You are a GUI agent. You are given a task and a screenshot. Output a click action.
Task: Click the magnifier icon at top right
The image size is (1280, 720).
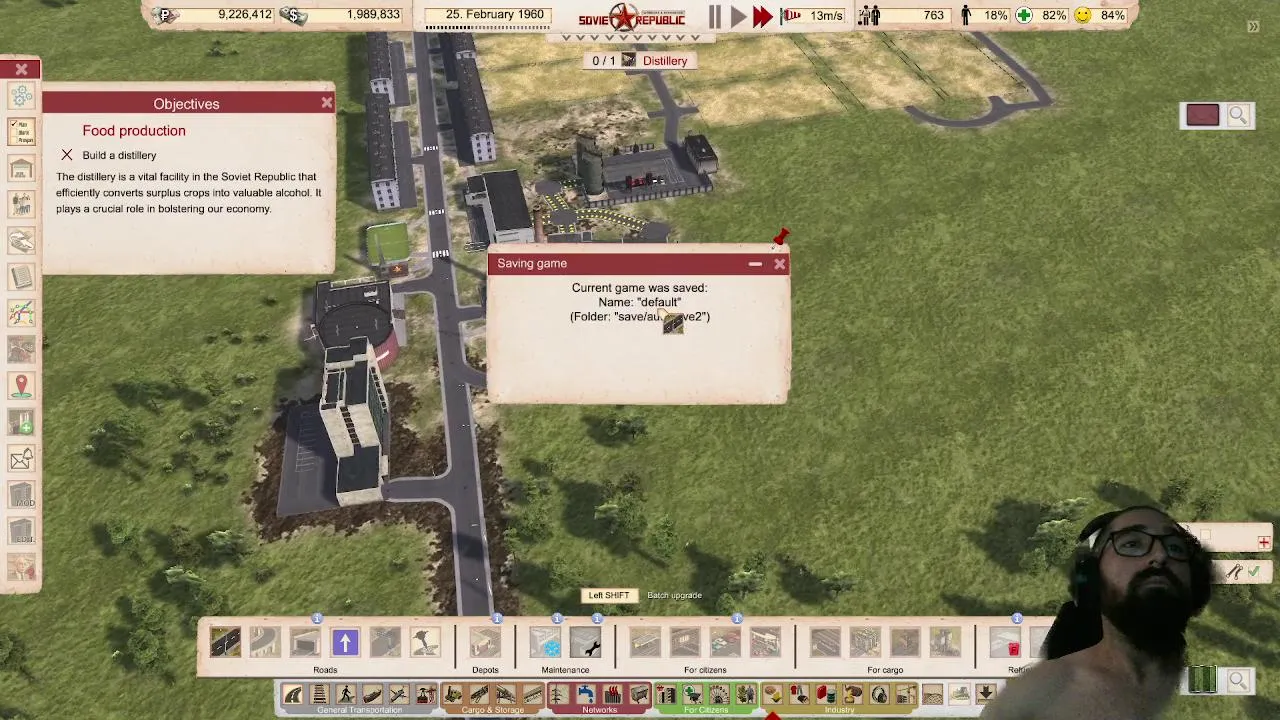click(1238, 116)
